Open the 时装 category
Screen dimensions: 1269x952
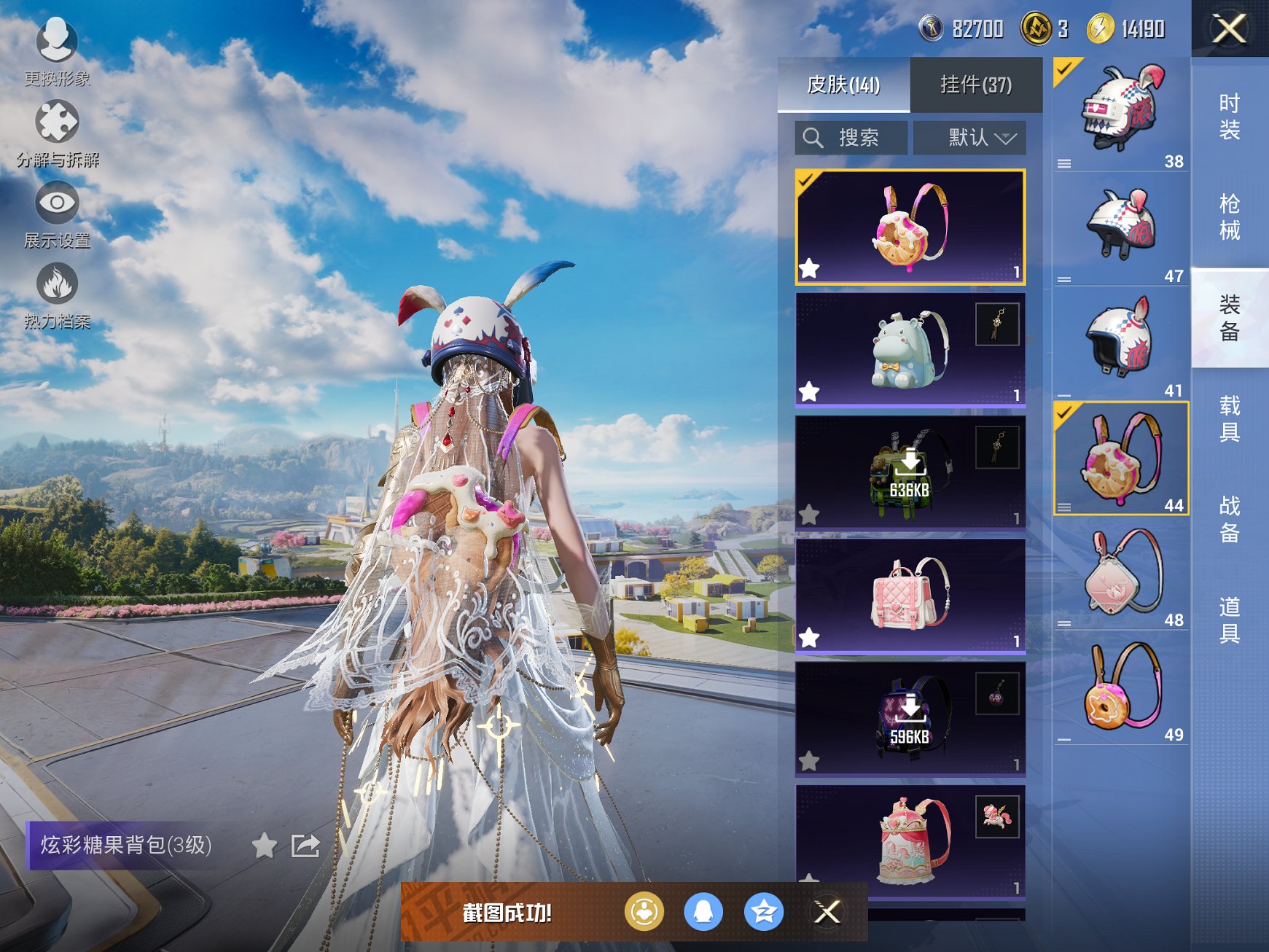1230,117
